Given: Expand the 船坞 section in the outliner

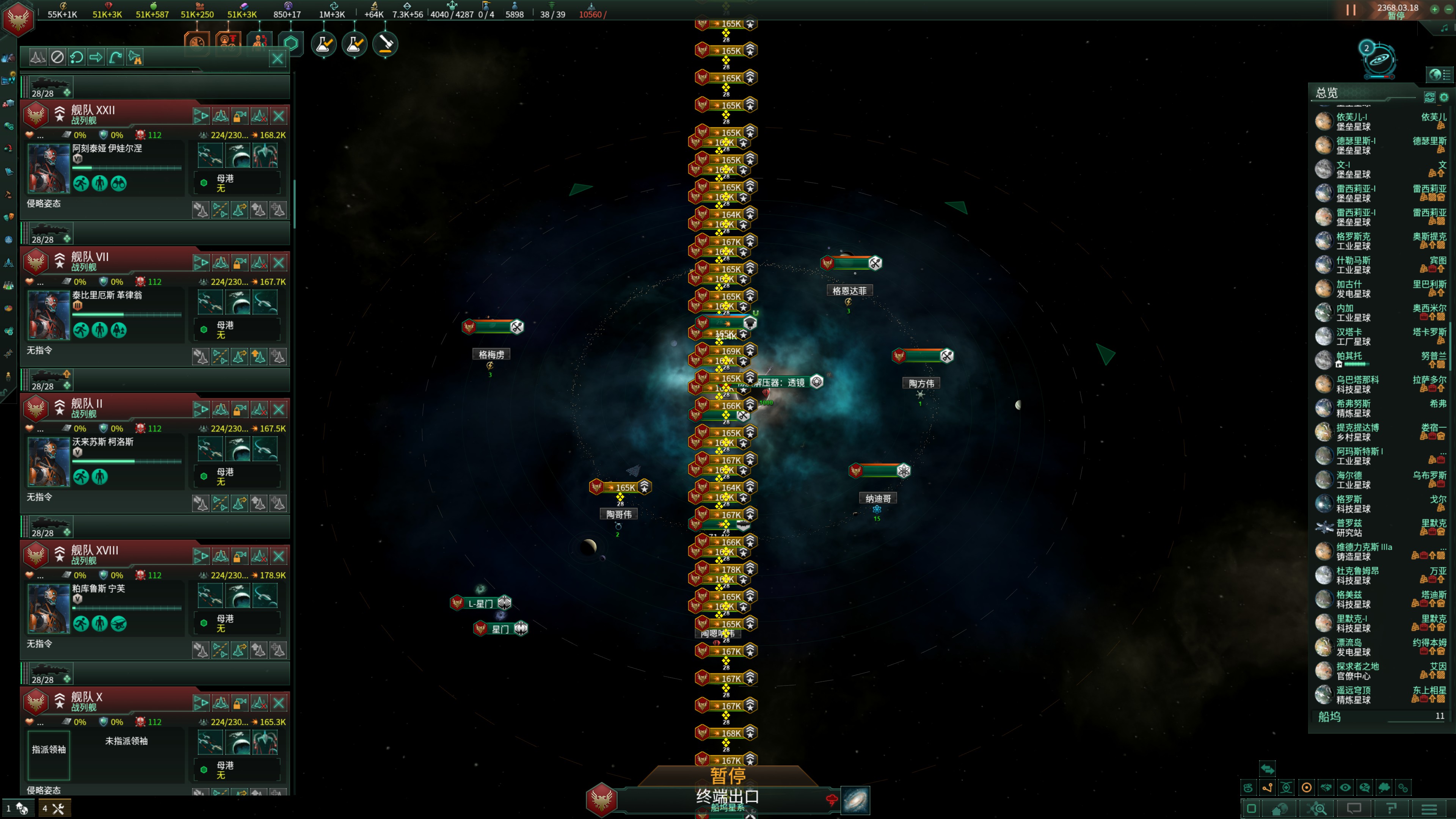Looking at the screenshot, I should pyautogui.click(x=1329, y=717).
